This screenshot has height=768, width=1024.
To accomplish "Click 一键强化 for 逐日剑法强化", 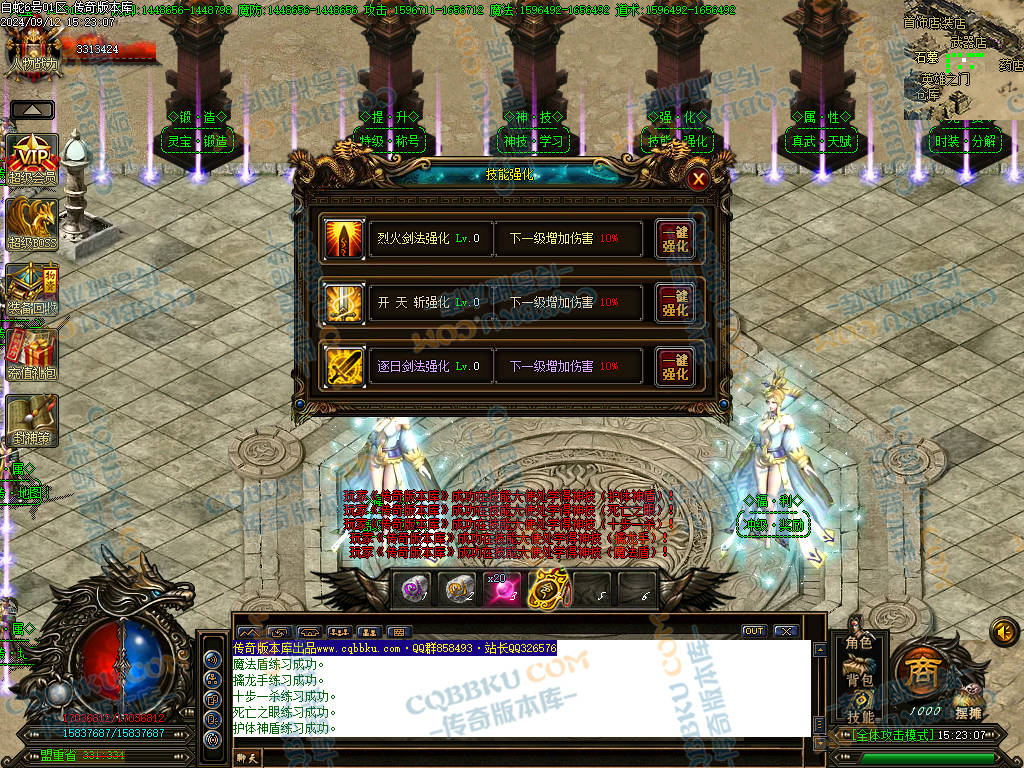I will tap(675, 367).
